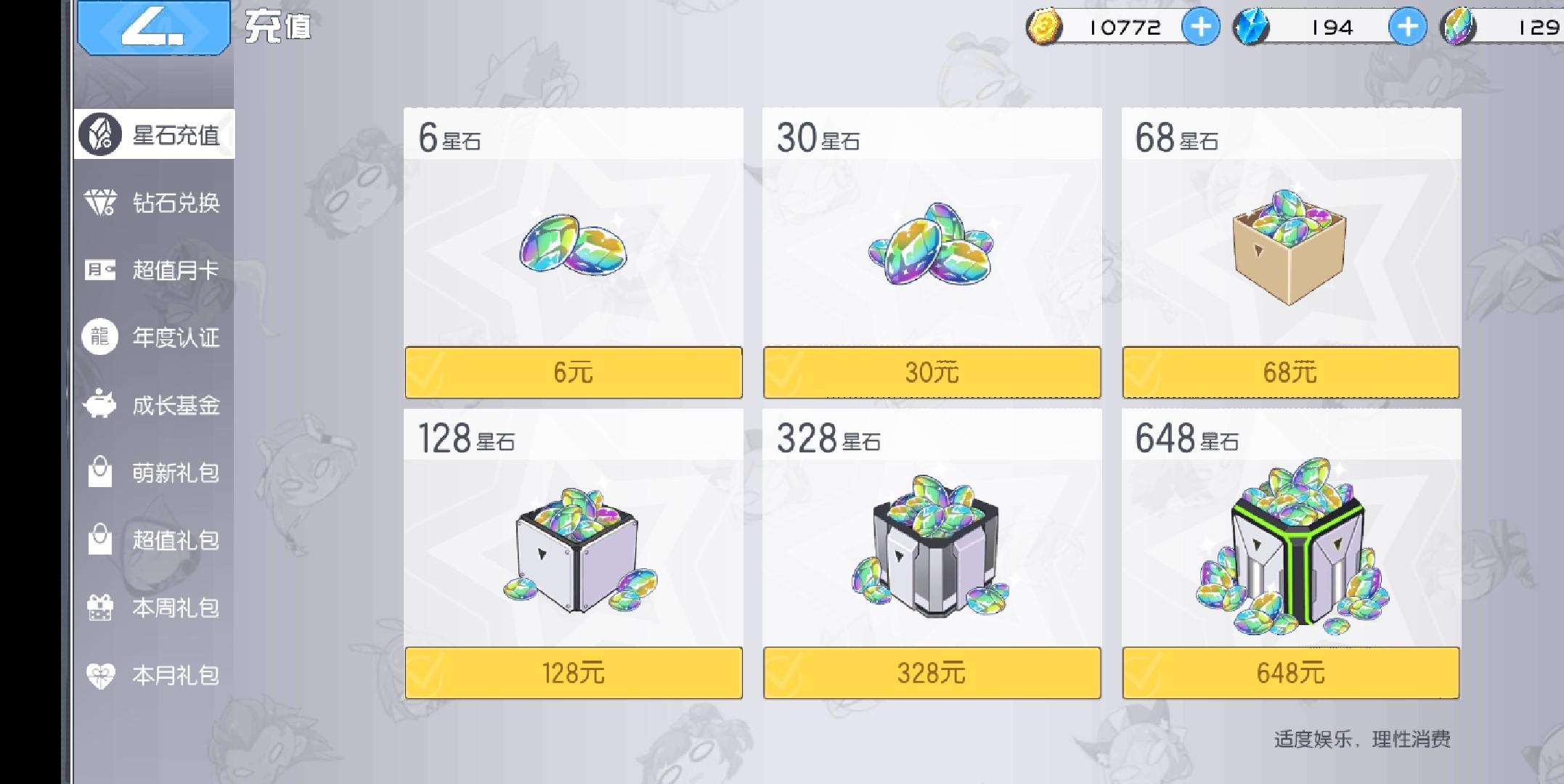Viewport: 1564px width, 784px height.
Task: Open the 成长基金 growth fund piggy bank icon
Action: (x=99, y=405)
